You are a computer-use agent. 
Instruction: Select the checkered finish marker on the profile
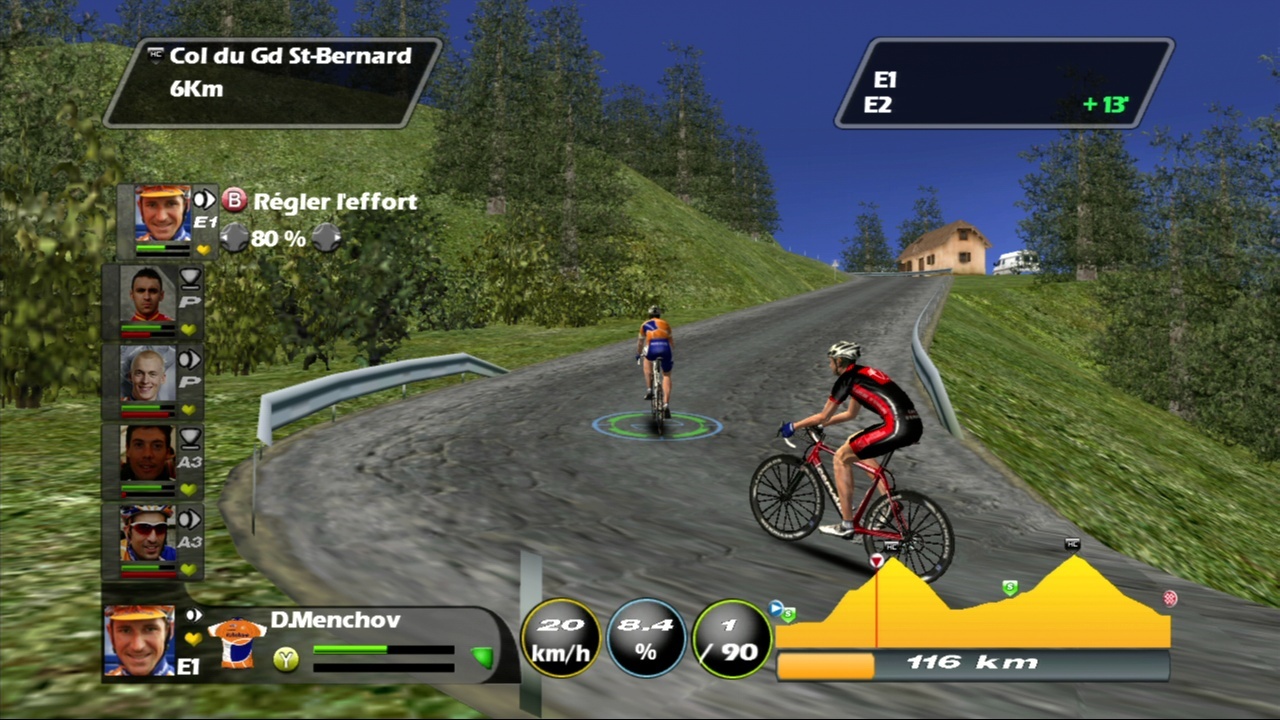click(x=1170, y=599)
